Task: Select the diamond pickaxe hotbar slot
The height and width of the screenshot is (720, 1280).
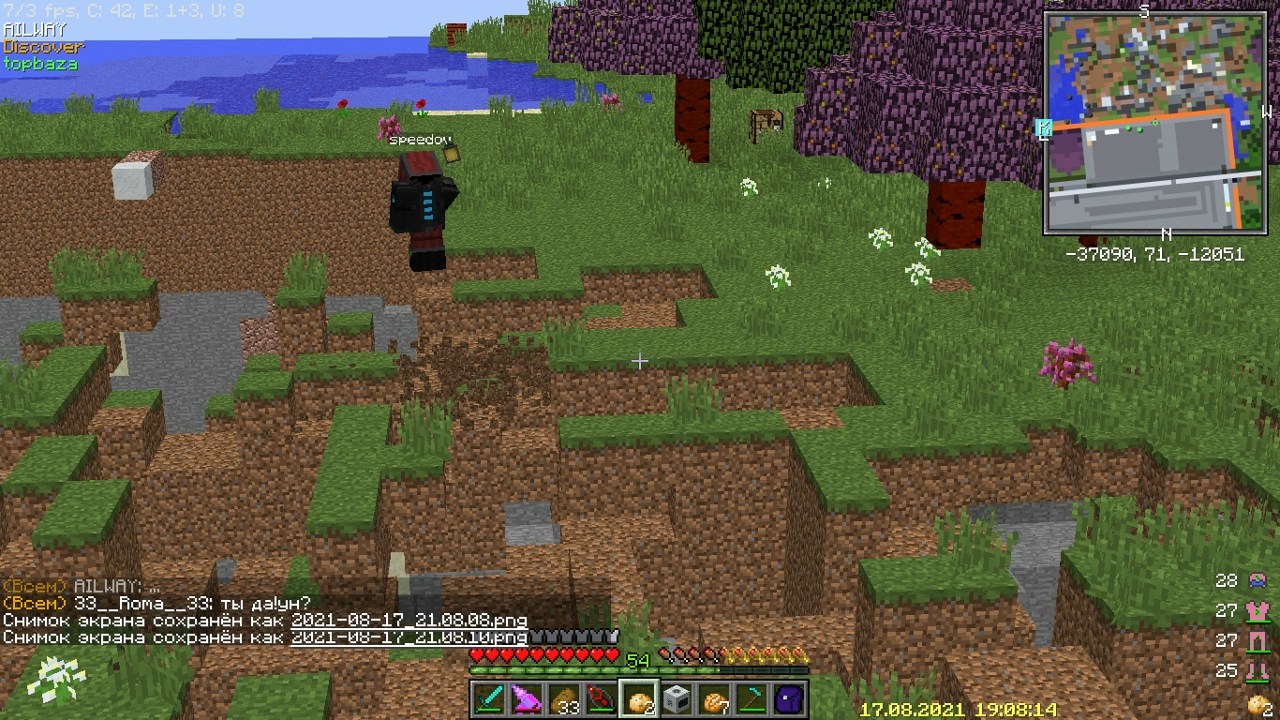Action: (751, 699)
